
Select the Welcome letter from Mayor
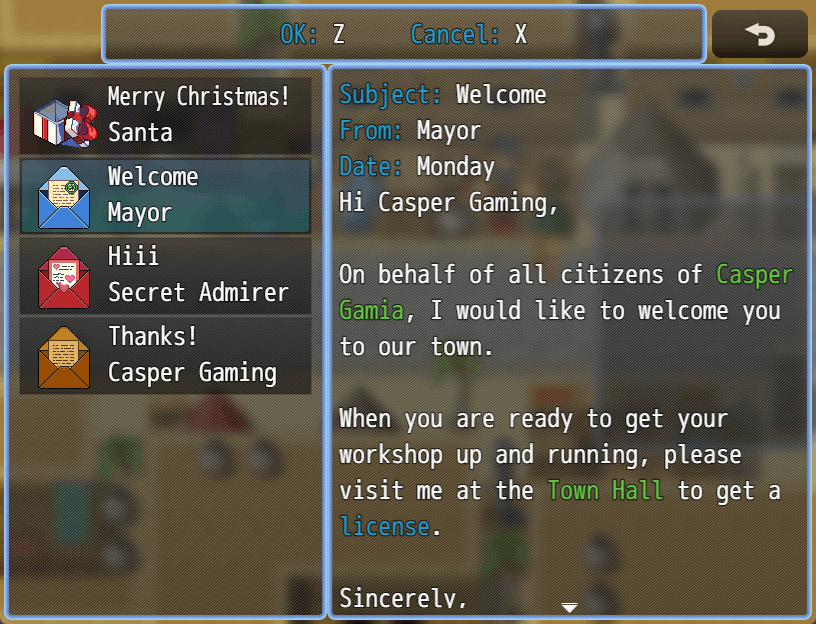(166, 195)
